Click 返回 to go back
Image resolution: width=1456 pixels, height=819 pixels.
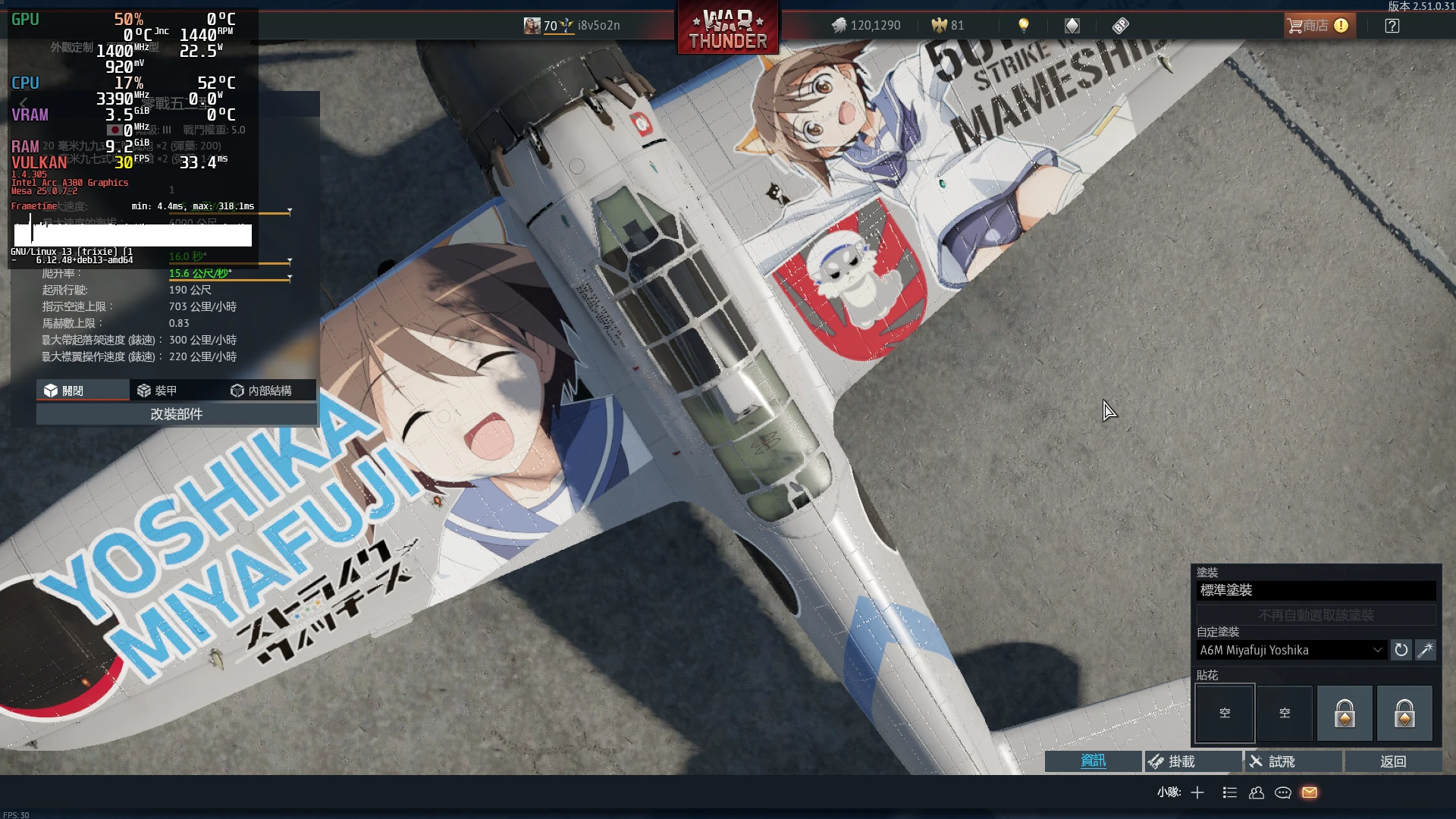coord(1392,761)
